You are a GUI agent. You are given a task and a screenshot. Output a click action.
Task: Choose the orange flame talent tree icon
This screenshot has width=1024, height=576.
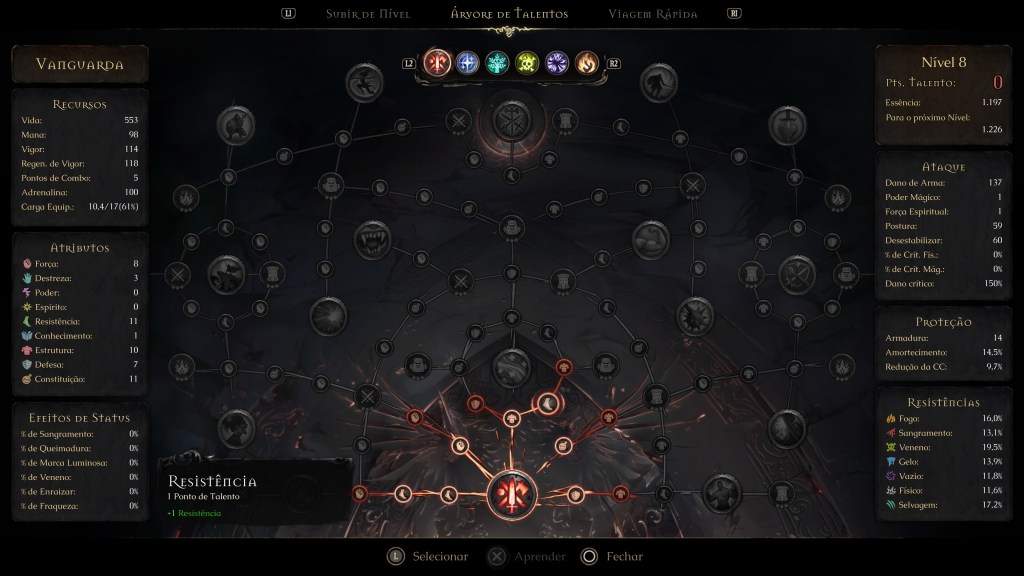[587, 63]
